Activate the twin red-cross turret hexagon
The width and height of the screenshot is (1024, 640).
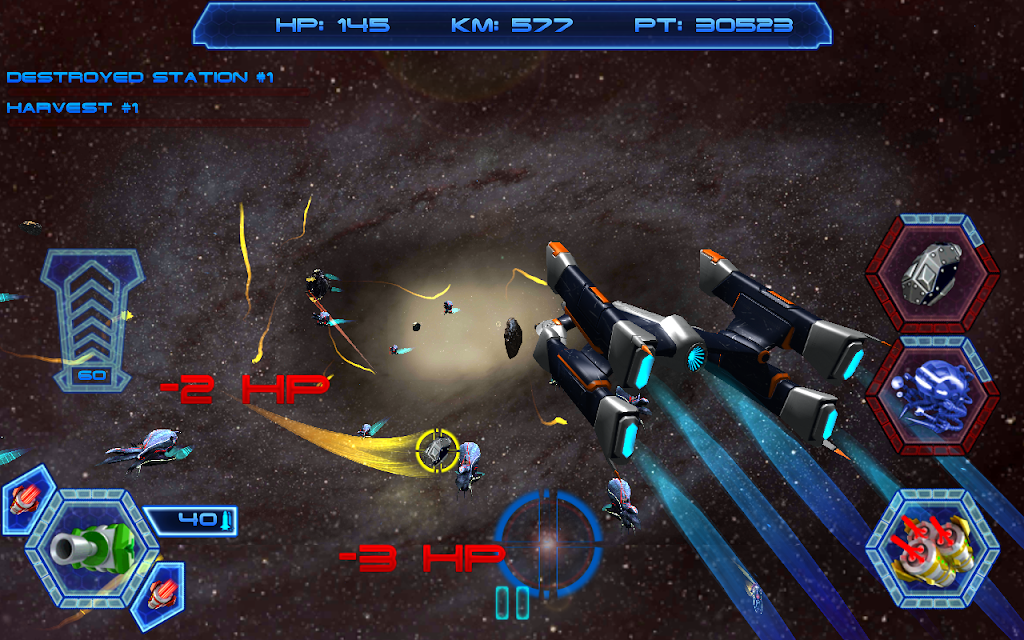pos(932,548)
